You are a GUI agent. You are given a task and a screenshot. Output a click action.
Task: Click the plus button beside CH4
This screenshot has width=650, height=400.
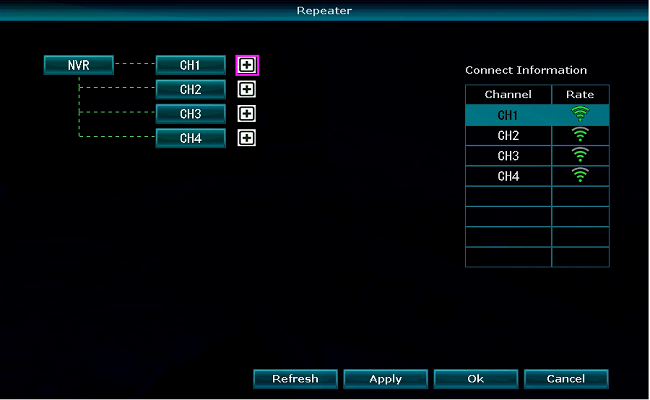coord(247,138)
